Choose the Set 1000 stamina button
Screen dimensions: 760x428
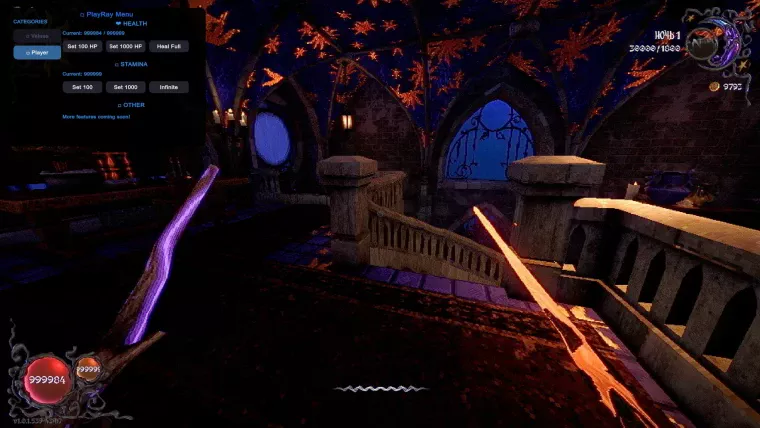click(x=126, y=87)
